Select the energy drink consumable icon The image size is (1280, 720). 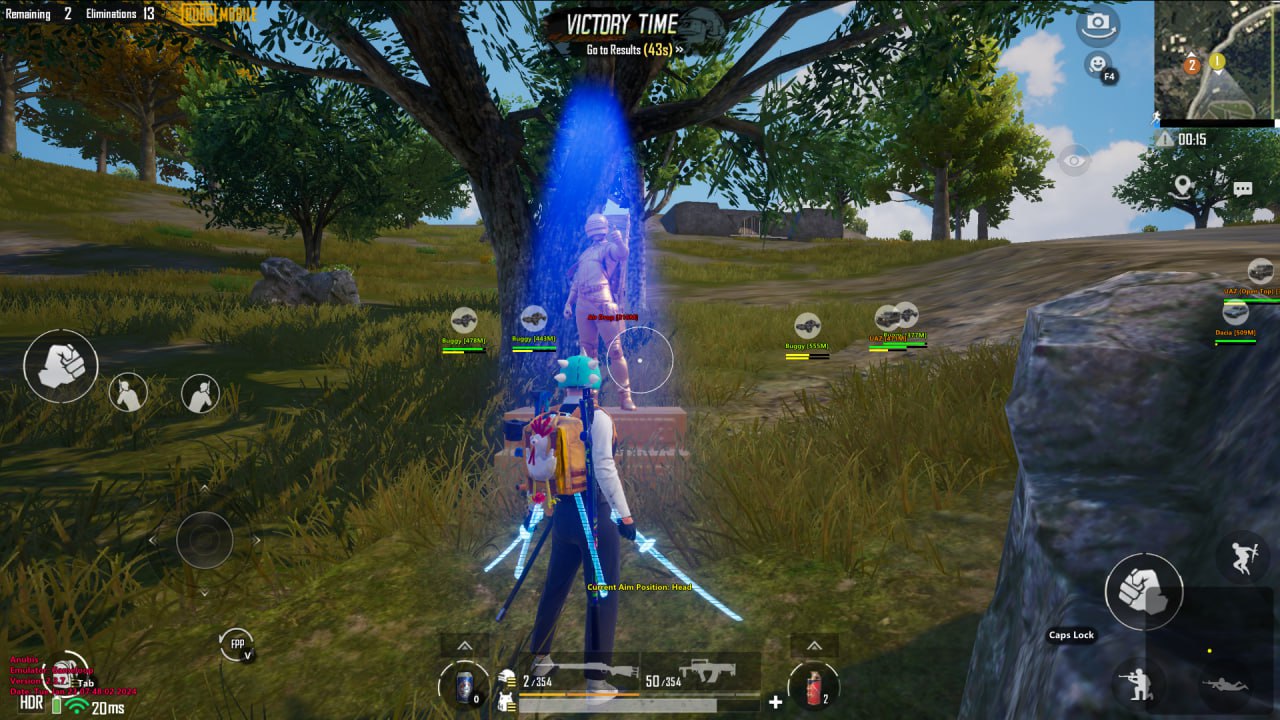click(463, 688)
